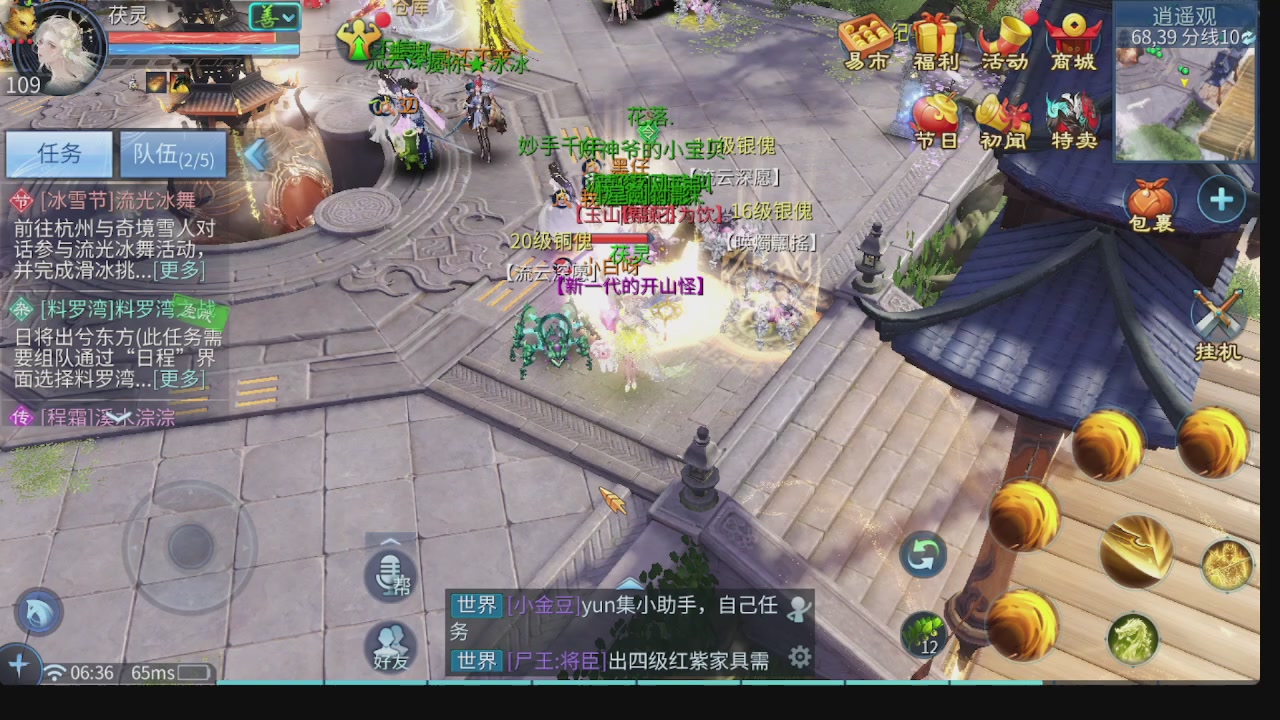1280x720 pixels.
Task: Switch to the 队伍(2/5) team tab
Action: click(x=172, y=154)
